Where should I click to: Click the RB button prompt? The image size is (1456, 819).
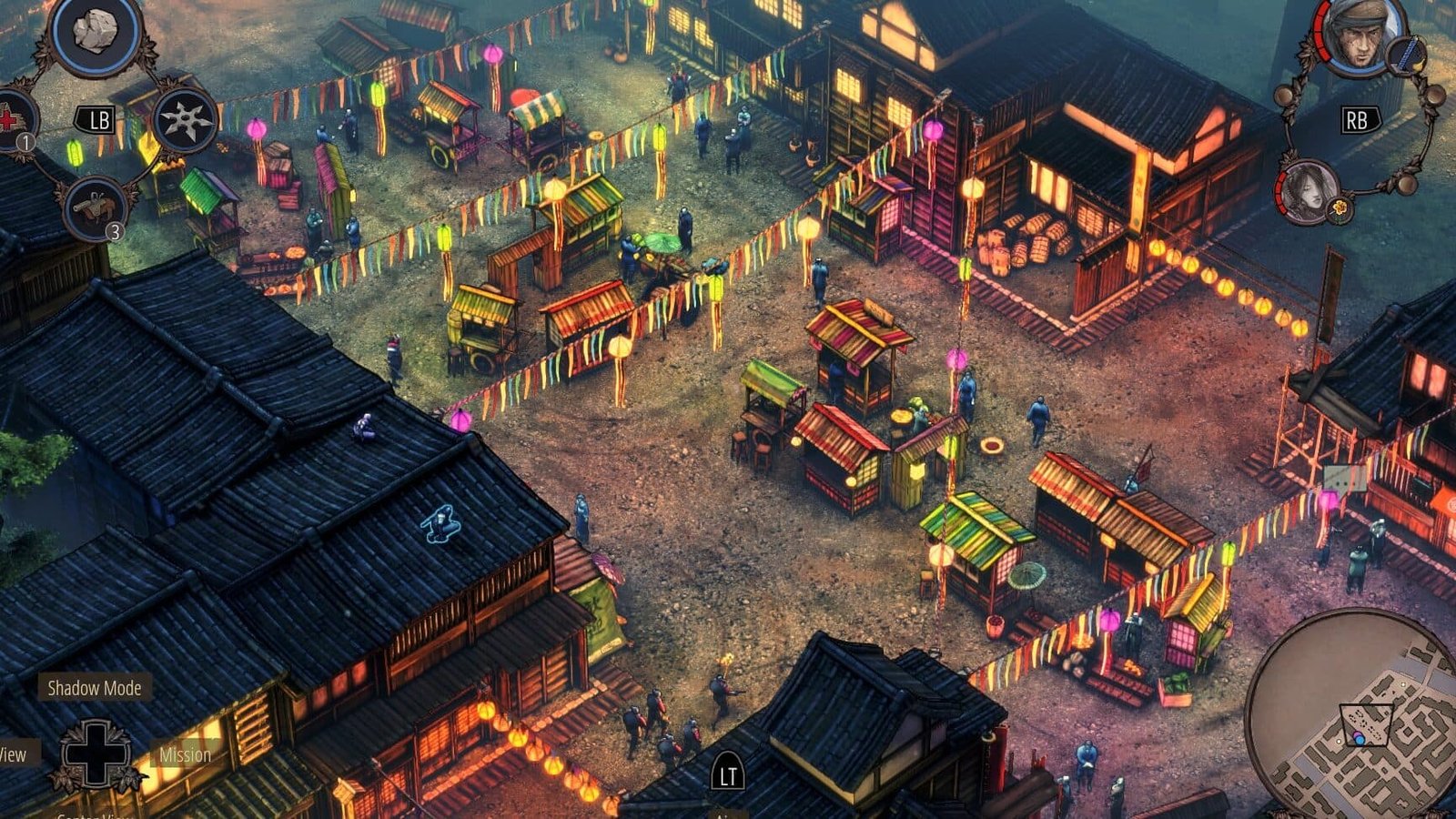[1361, 118]
